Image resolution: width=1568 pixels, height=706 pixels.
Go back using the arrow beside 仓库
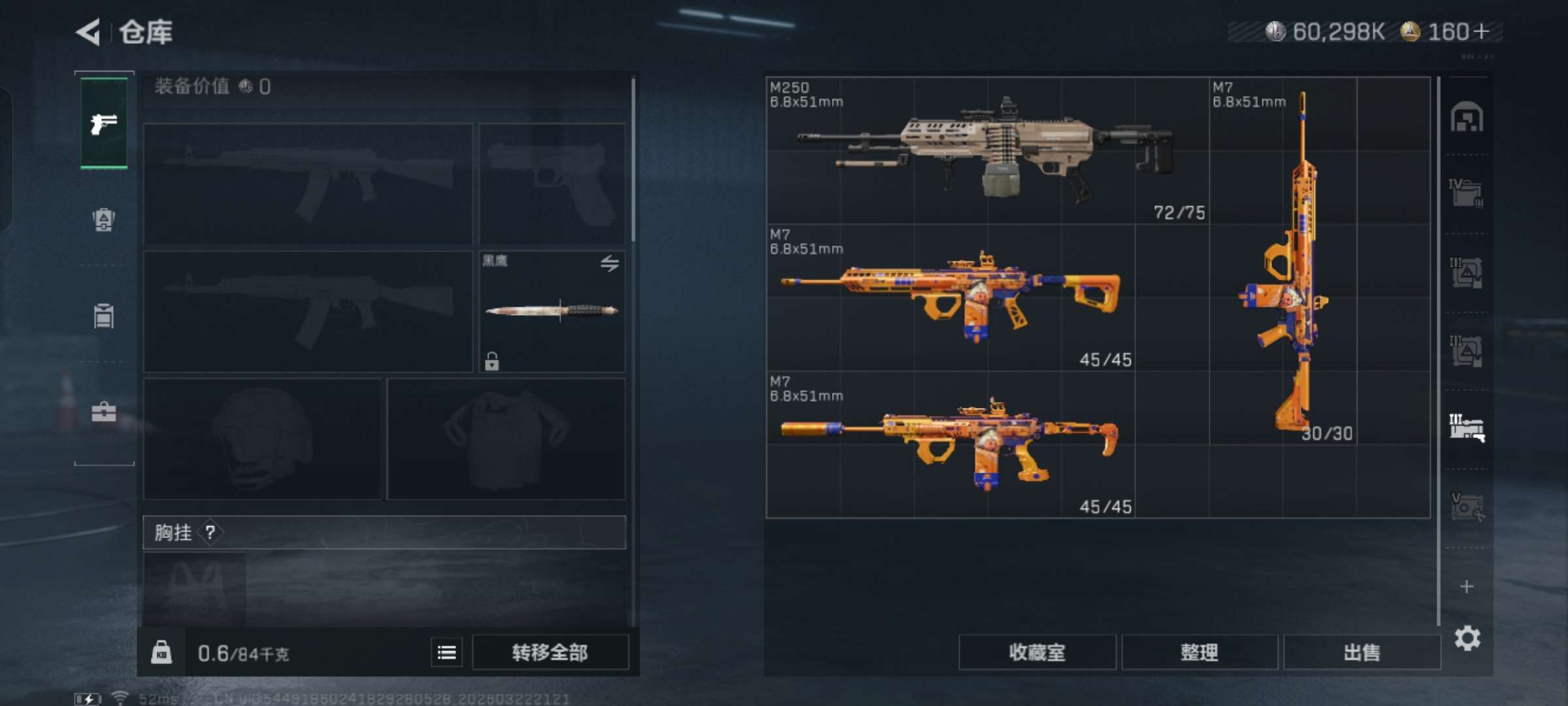point(89,32)
